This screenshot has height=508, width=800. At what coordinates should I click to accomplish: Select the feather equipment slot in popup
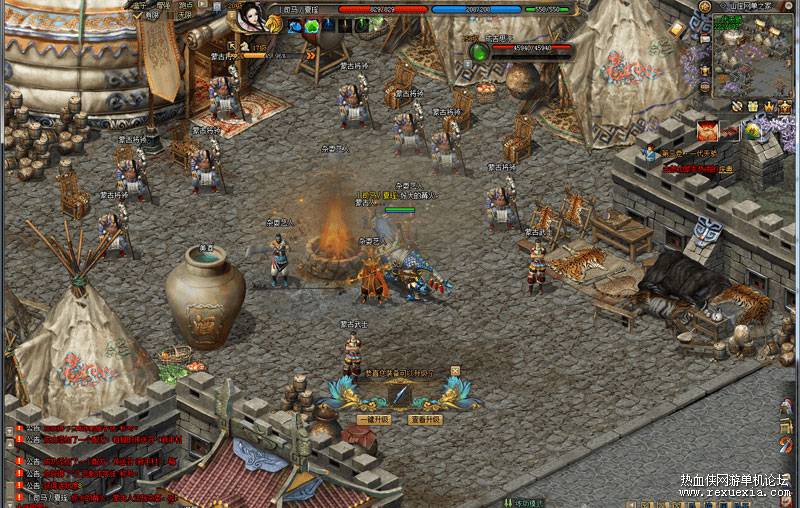tap(399, 394)
